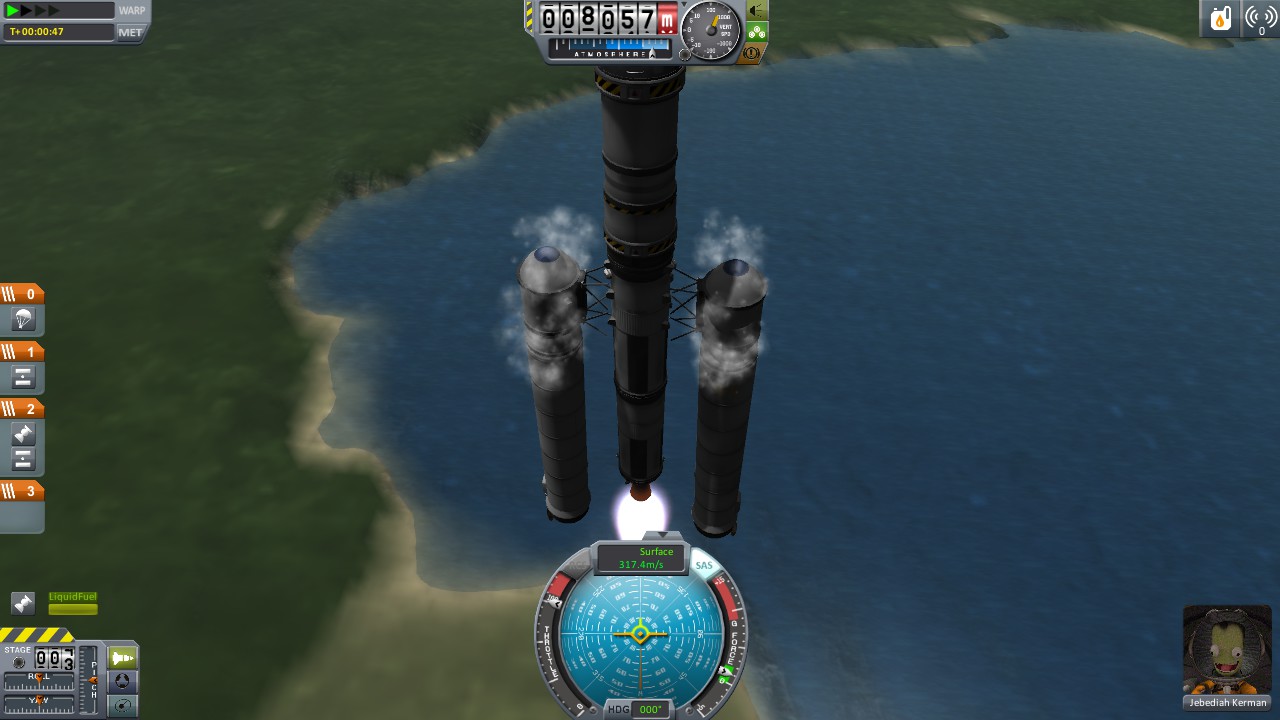Image resolution: width=1280 pixels, height=720 pixels.
Task: Switch to docking mode button
Action: [x=122, y=682]
